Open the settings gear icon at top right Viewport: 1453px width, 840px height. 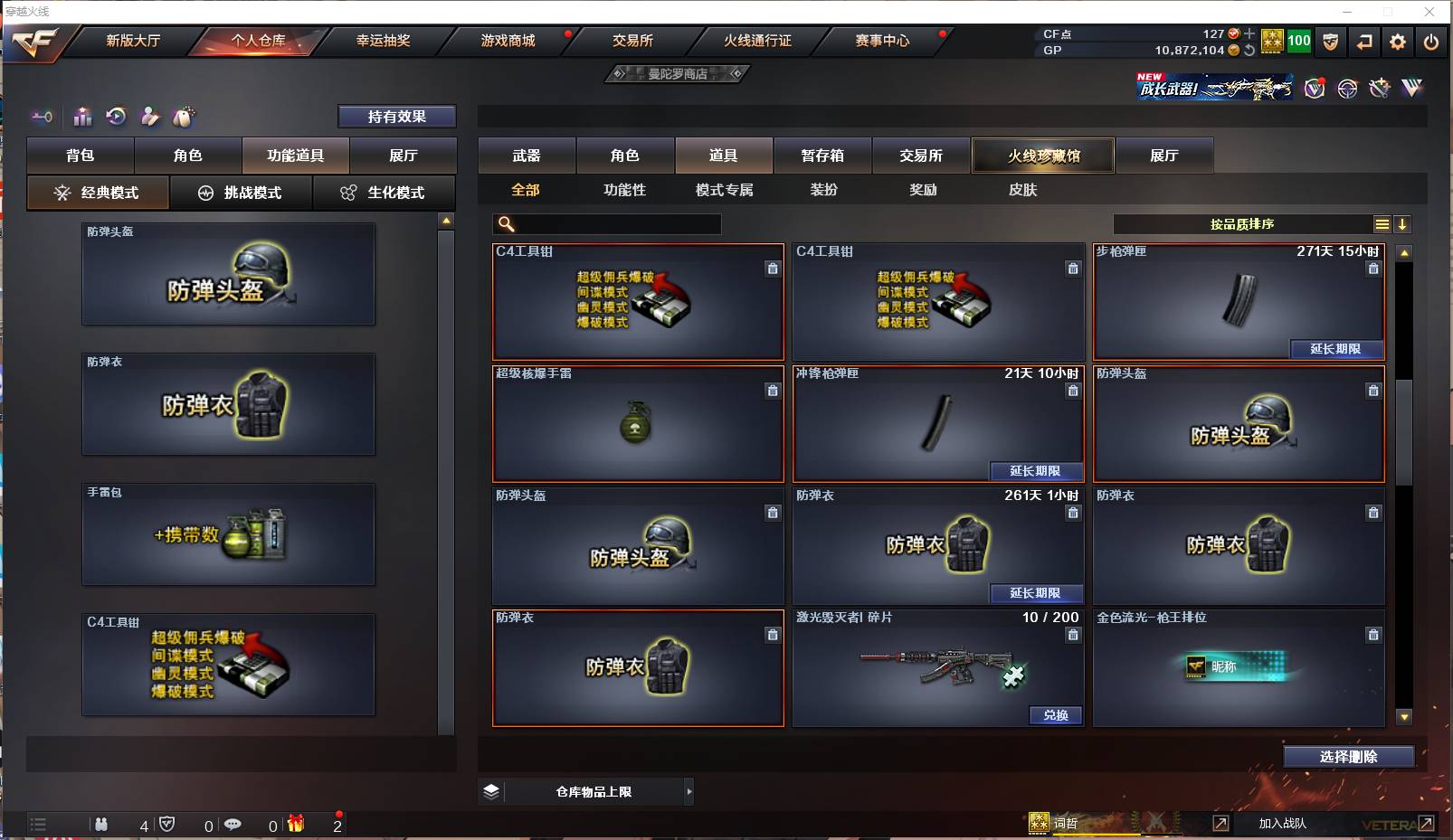pyautogui.click(x=1397, y=42)
